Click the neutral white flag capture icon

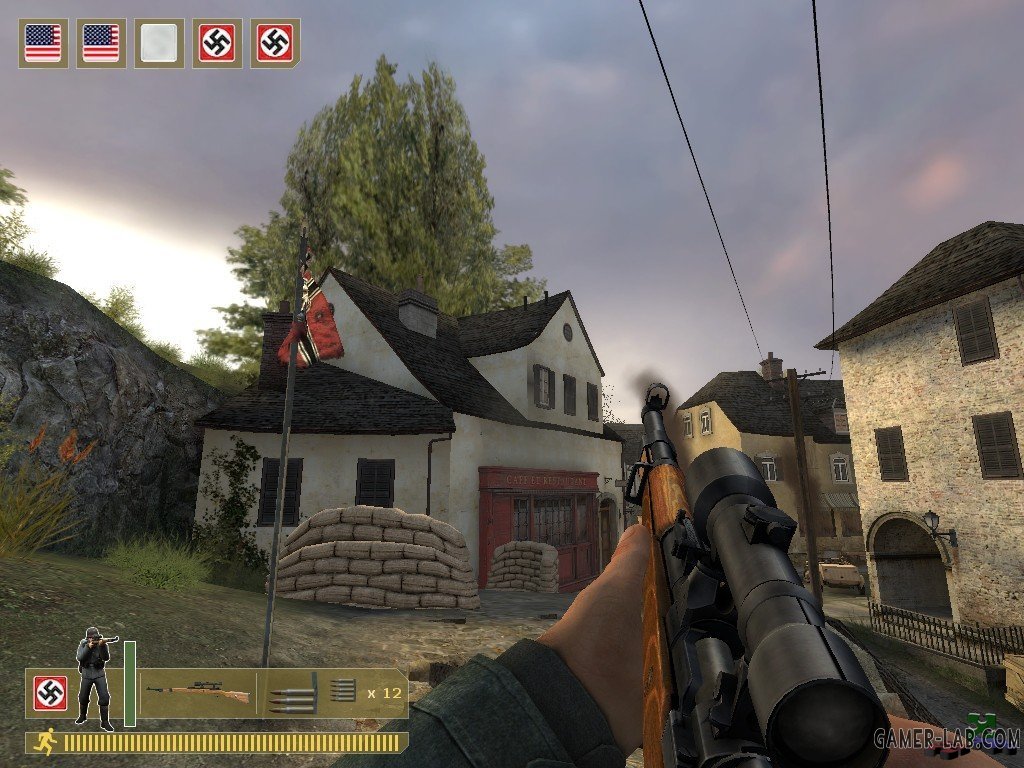click(159, 43)
